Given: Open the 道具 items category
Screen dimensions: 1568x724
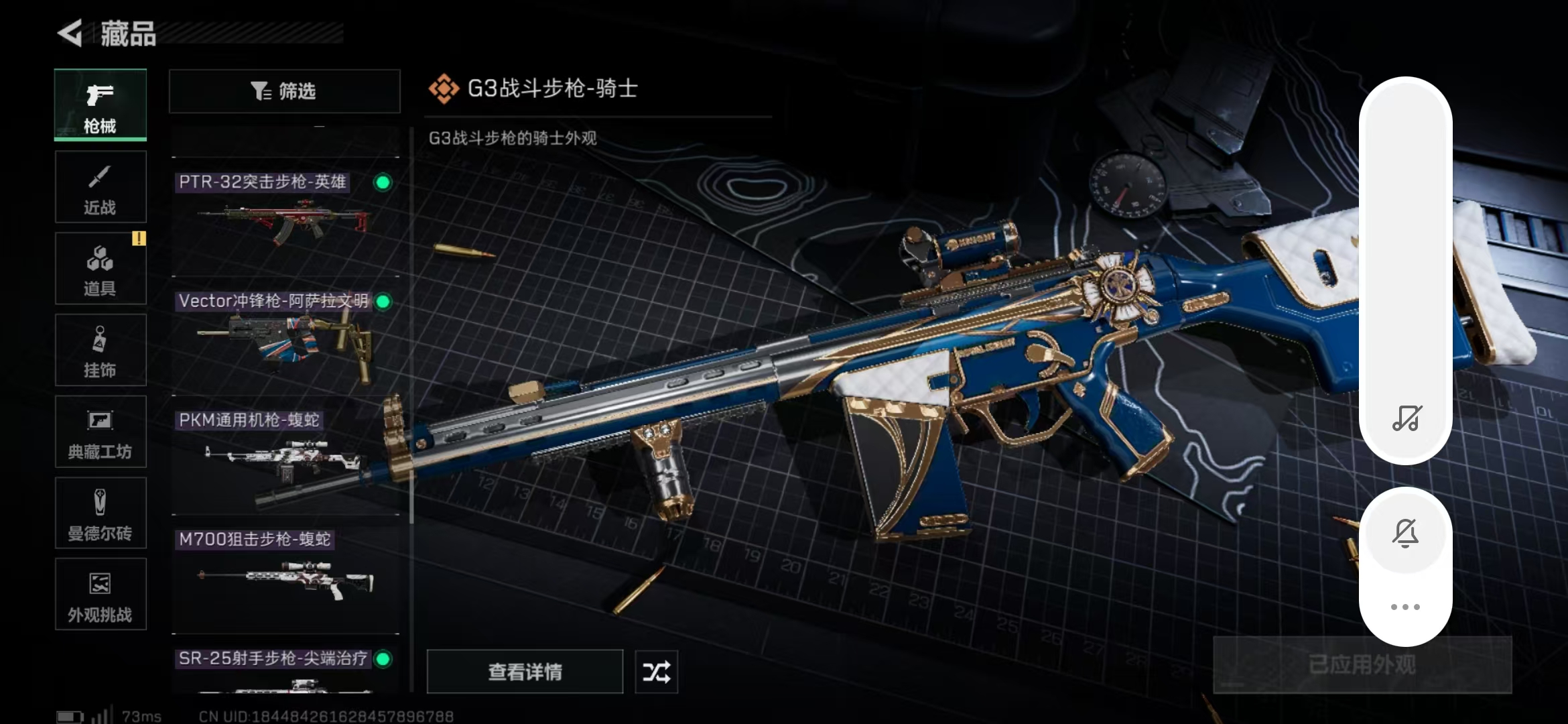Looking at the screenshot, I should (99, 267).
